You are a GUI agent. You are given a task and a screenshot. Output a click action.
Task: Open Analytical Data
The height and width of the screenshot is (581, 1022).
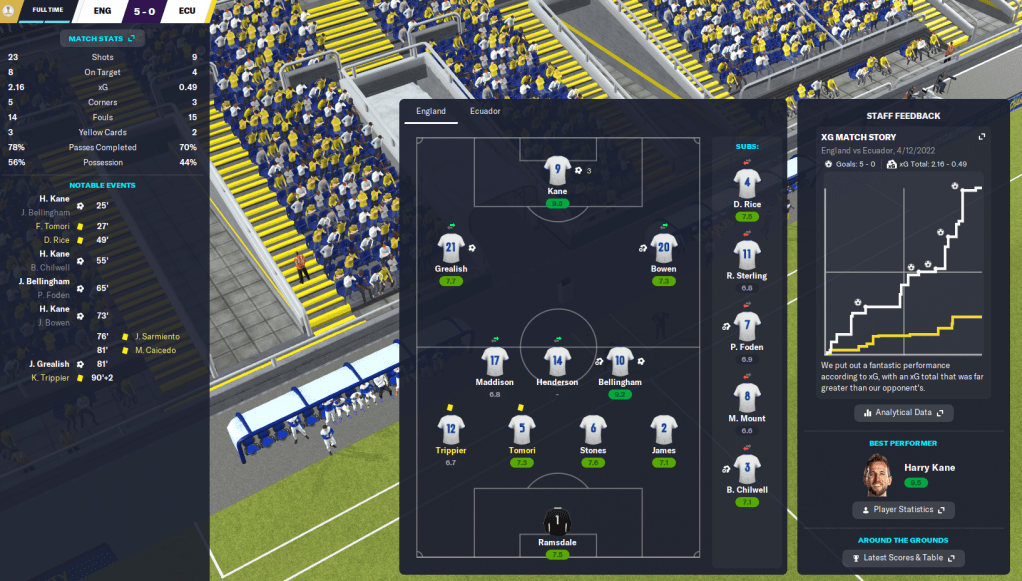[x=903, y=412]
